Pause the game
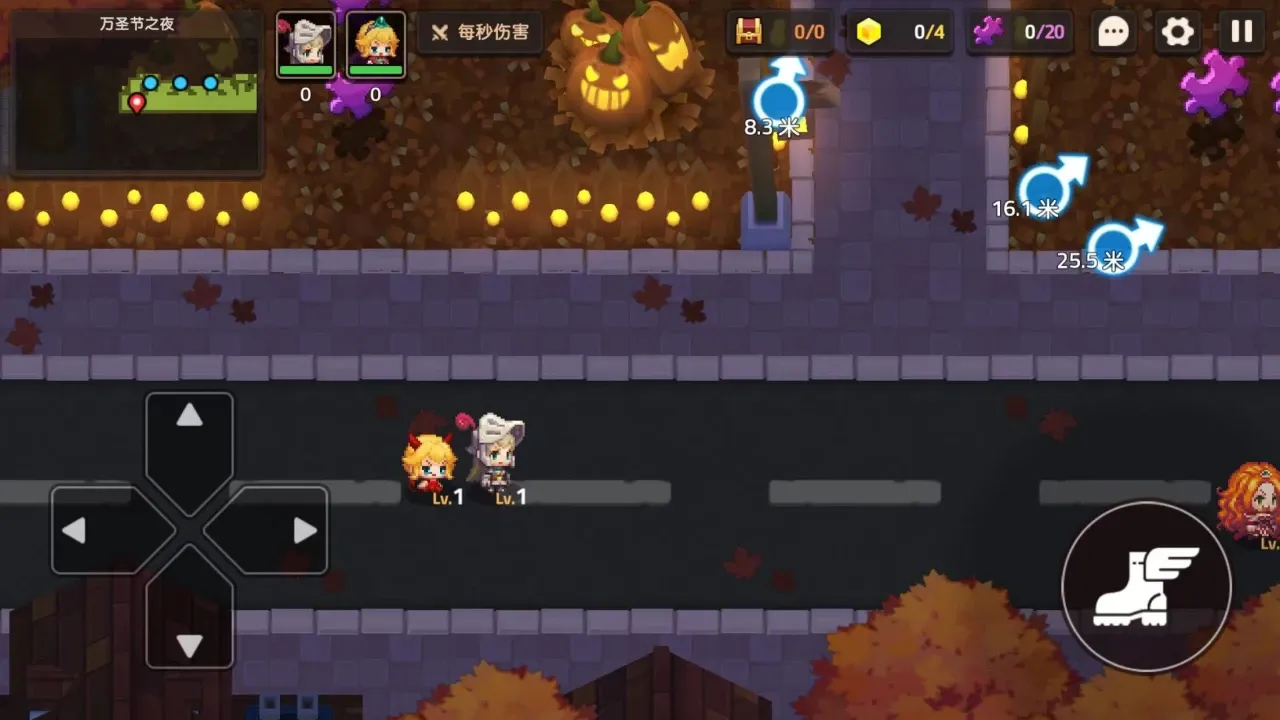 tap(1241, 32)
